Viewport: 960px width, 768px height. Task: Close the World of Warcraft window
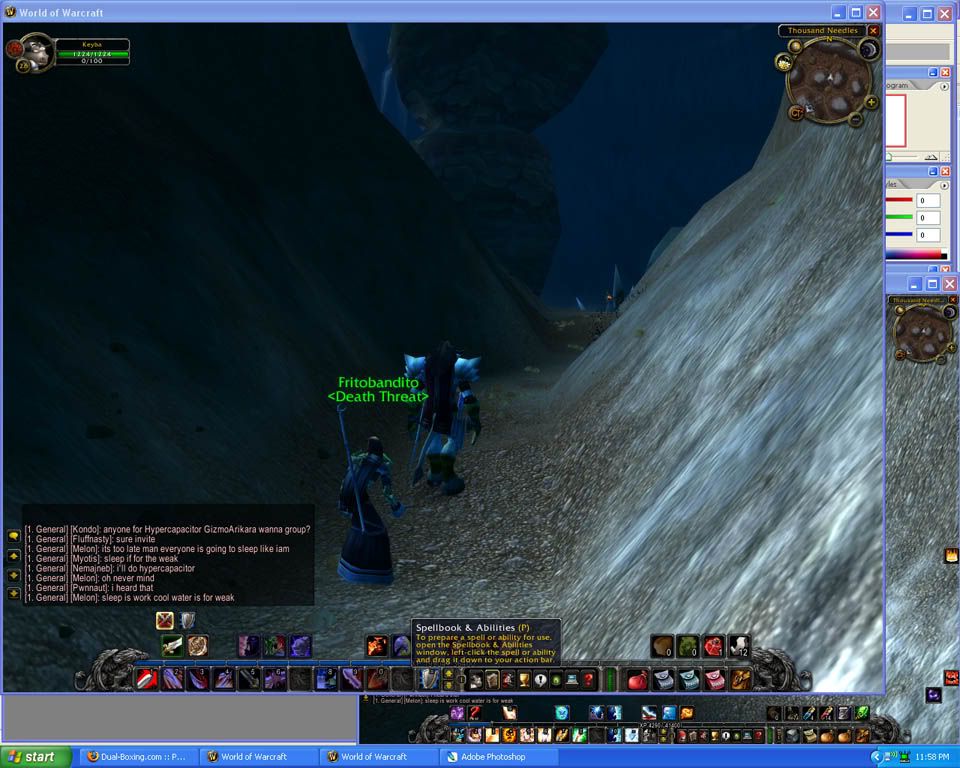873,13
